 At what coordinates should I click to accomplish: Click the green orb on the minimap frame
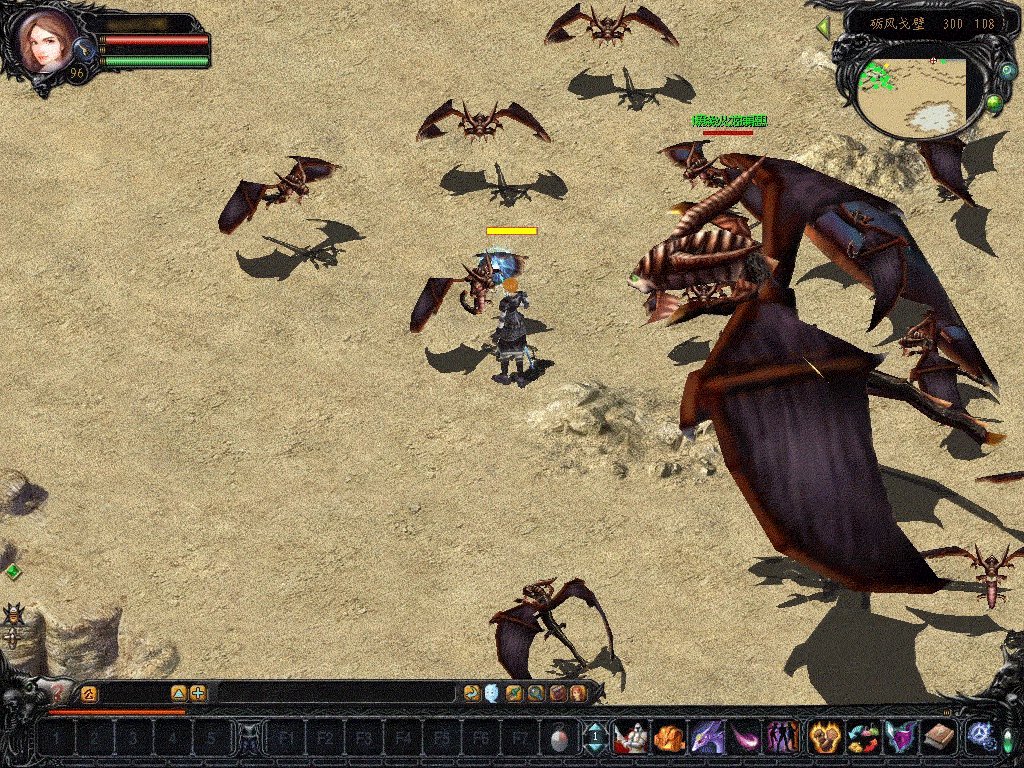[x=994, y=102]
